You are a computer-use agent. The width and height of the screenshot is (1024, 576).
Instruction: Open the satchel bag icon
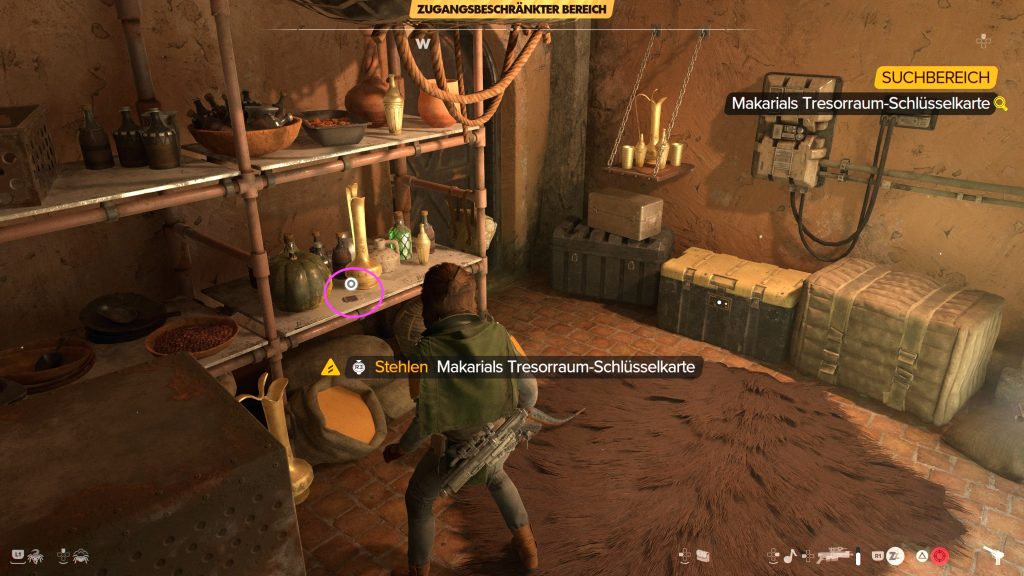[703, 554]
